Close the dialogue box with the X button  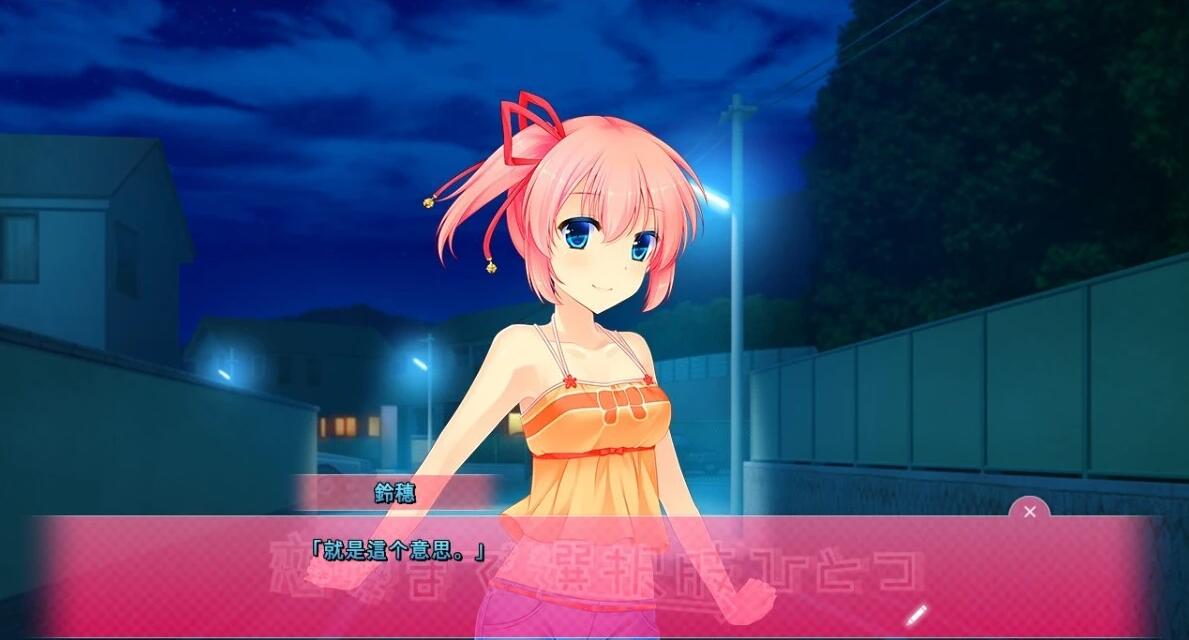coord(1029,512)
